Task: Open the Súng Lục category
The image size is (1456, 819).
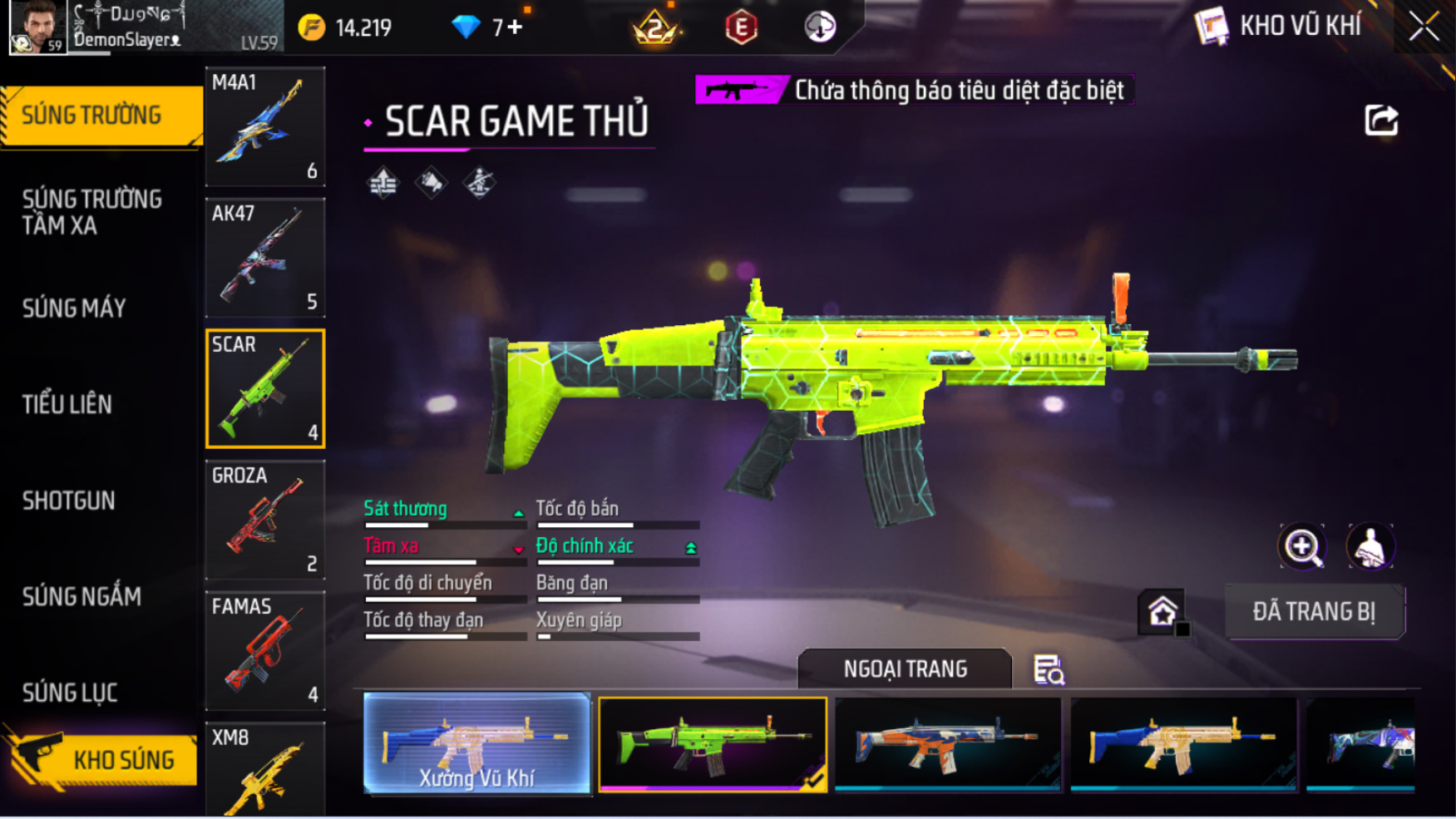Action: (70, 693)
